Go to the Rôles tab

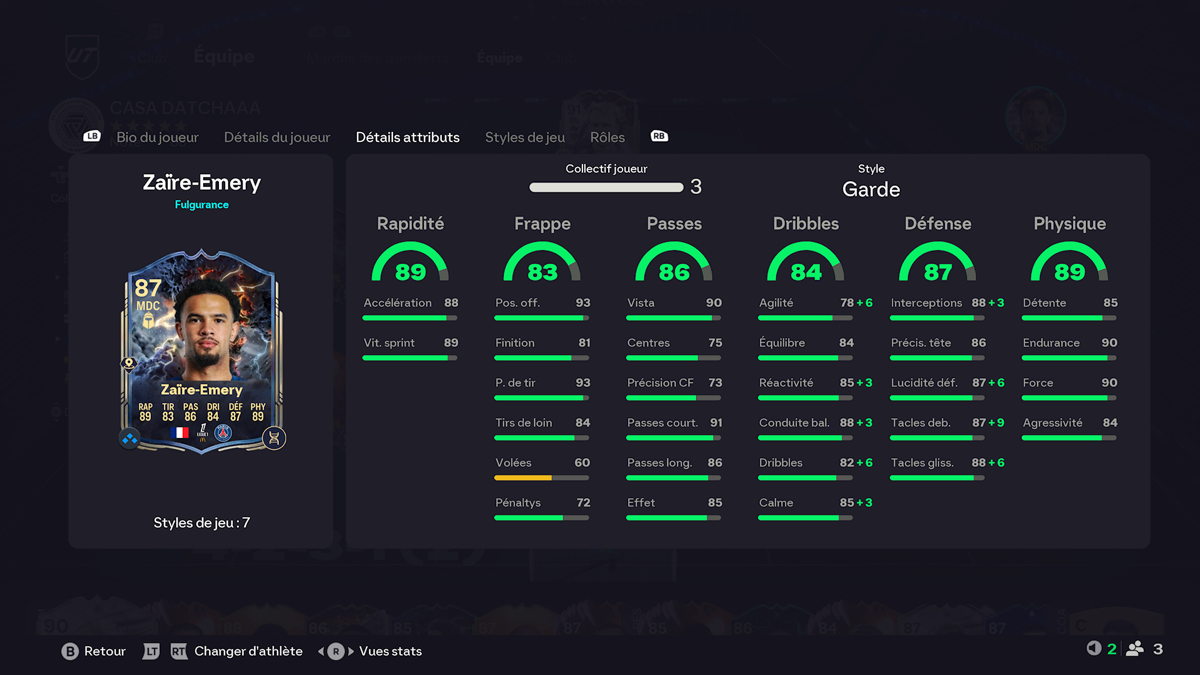pyautogui.click(x=607, y=137)
